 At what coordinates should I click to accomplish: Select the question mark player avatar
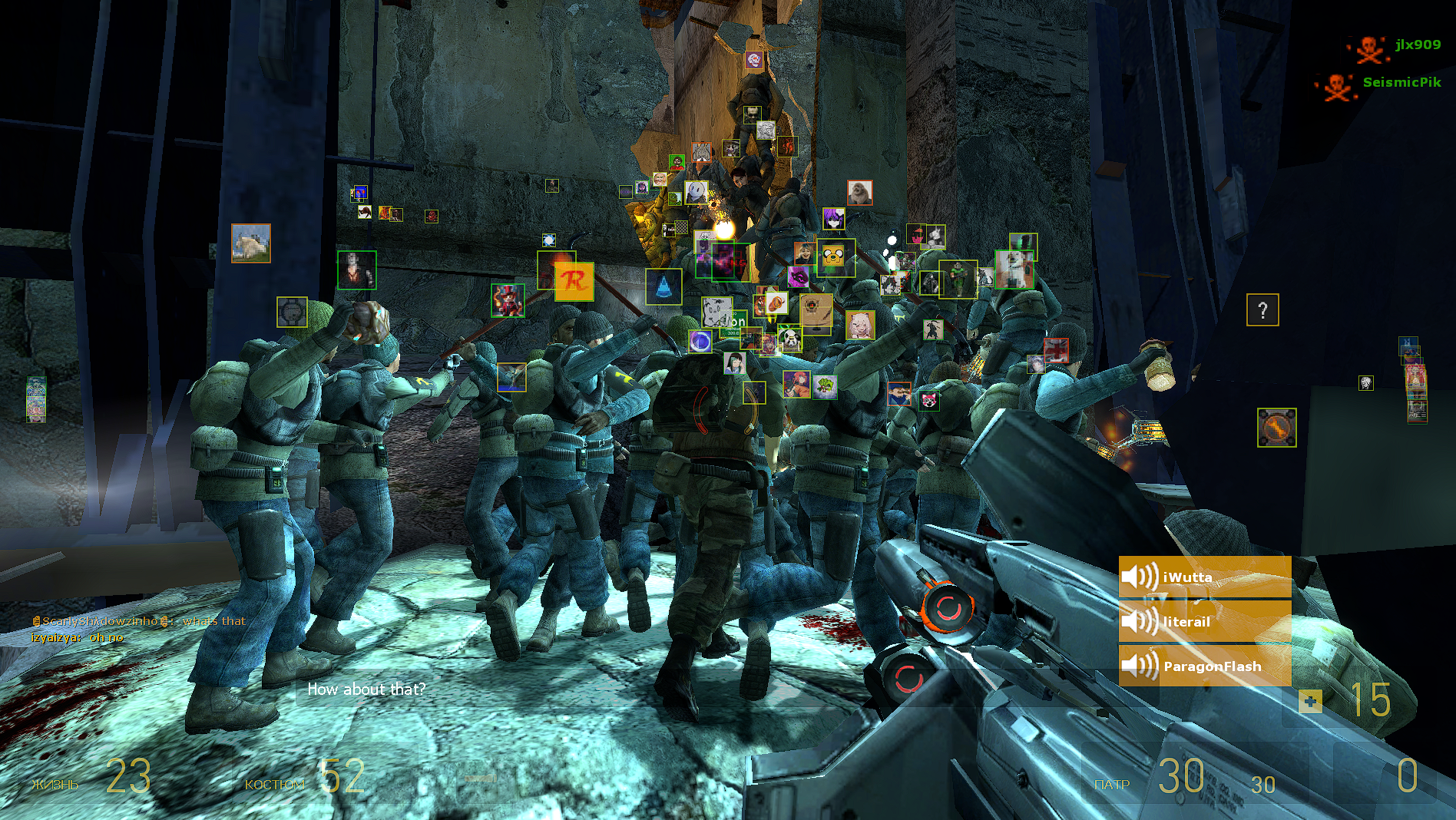coord(1262,310)
